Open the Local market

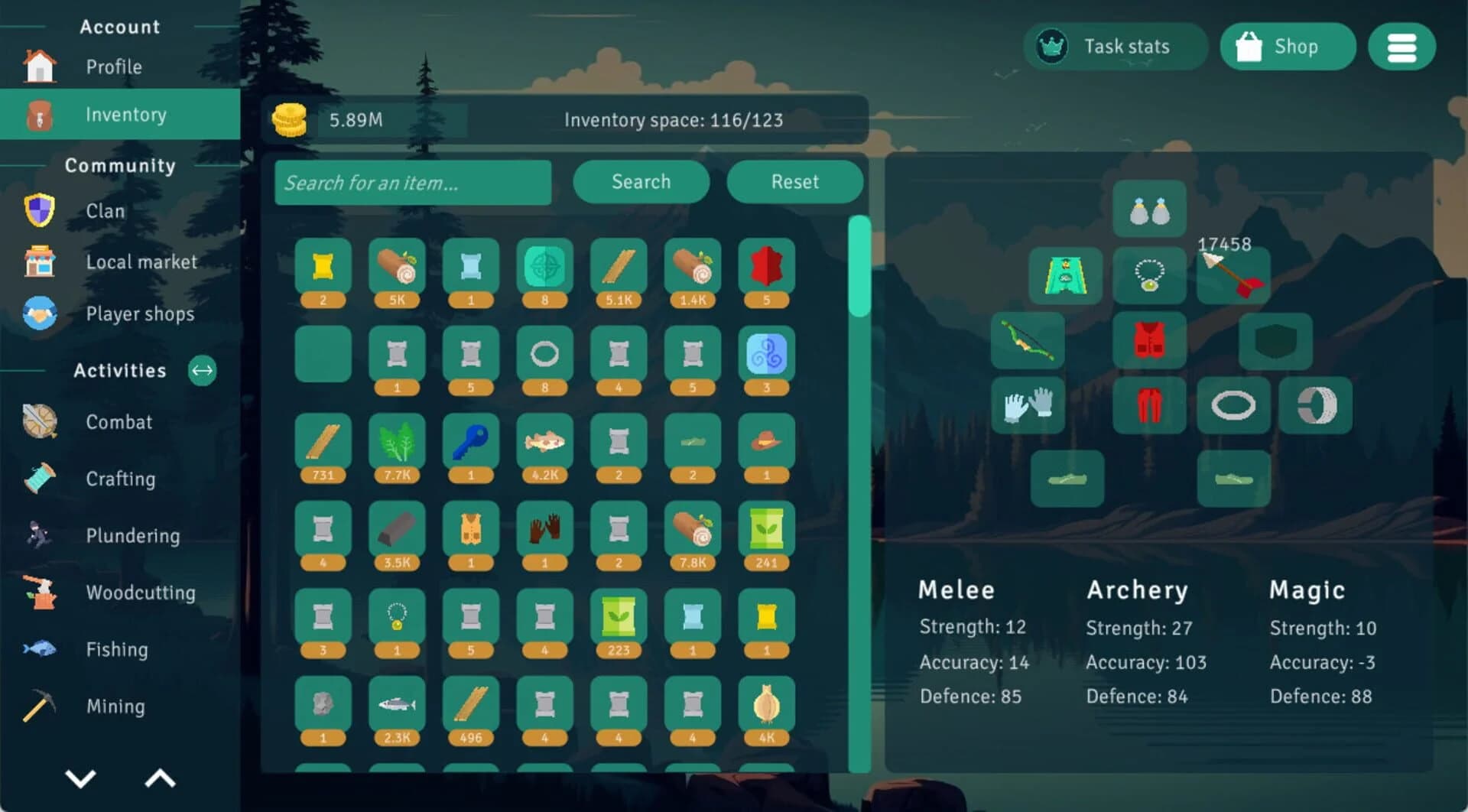click(x=141, y=261)
